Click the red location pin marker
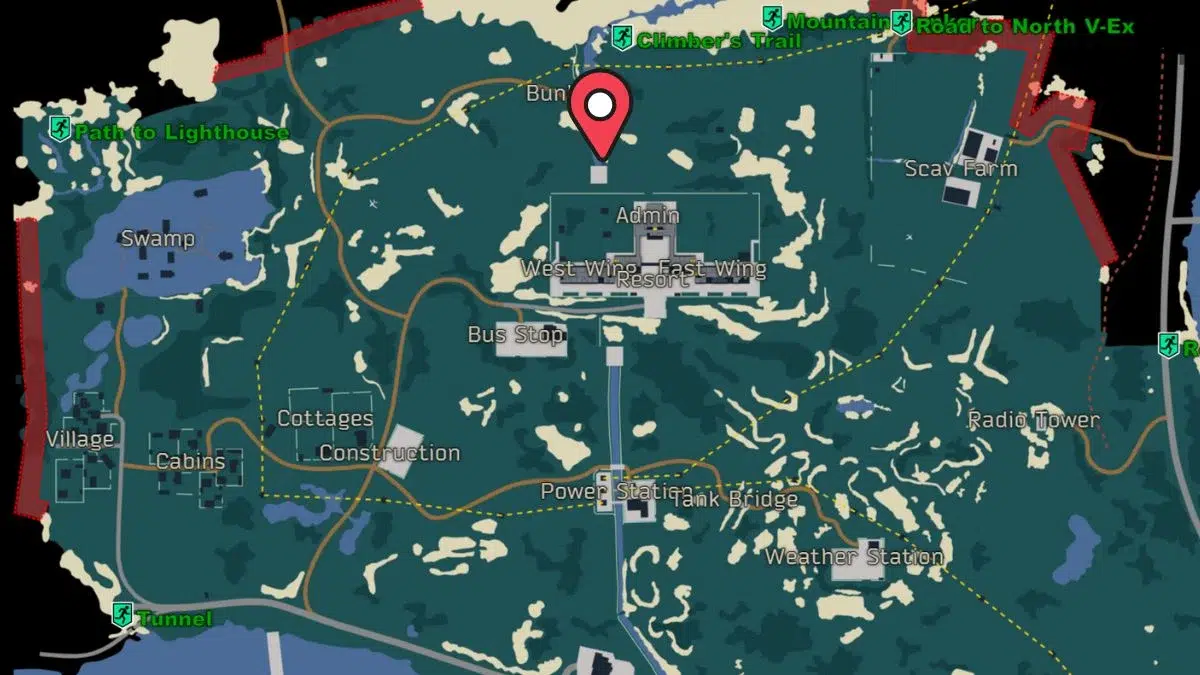This screenshot has height=675, width=1200. pyautogui.click(x=600, y=110)
